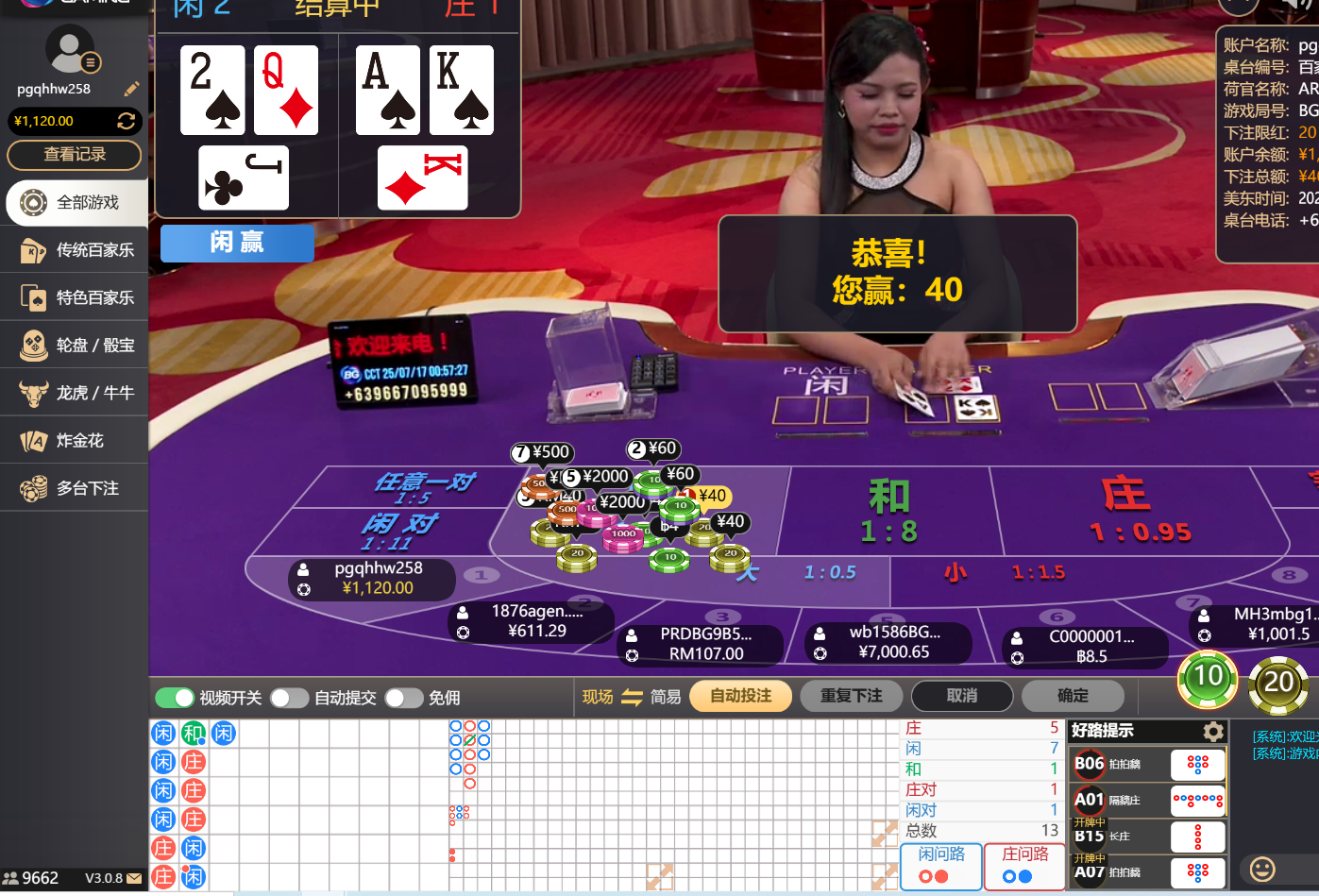Edit the pgqhhw258 username with the pencil icon
This screenshot has height=896, width=1319.
(131, 89)
